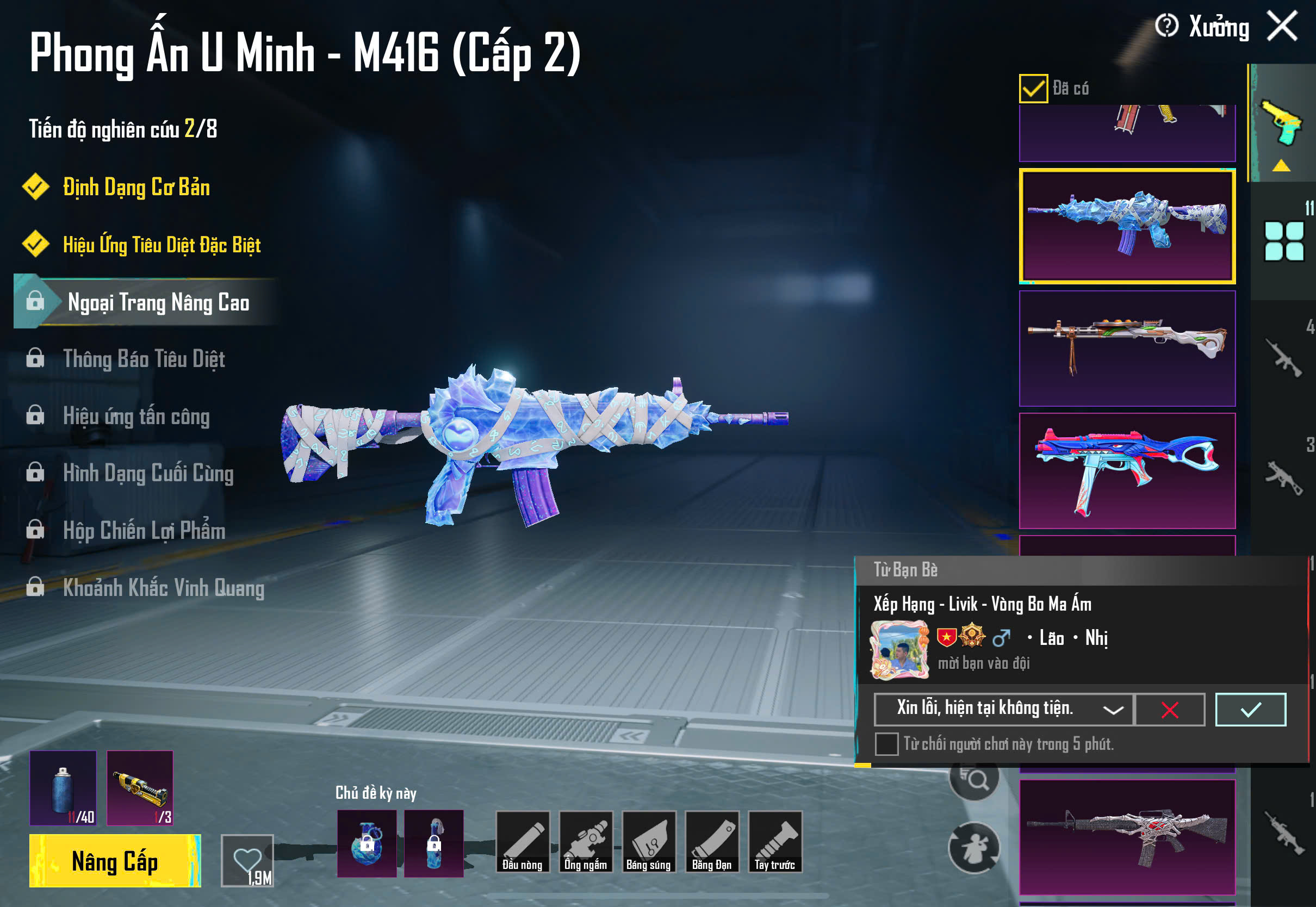Select the Đầu nòng muzzle attachment slot

(523, 842)
